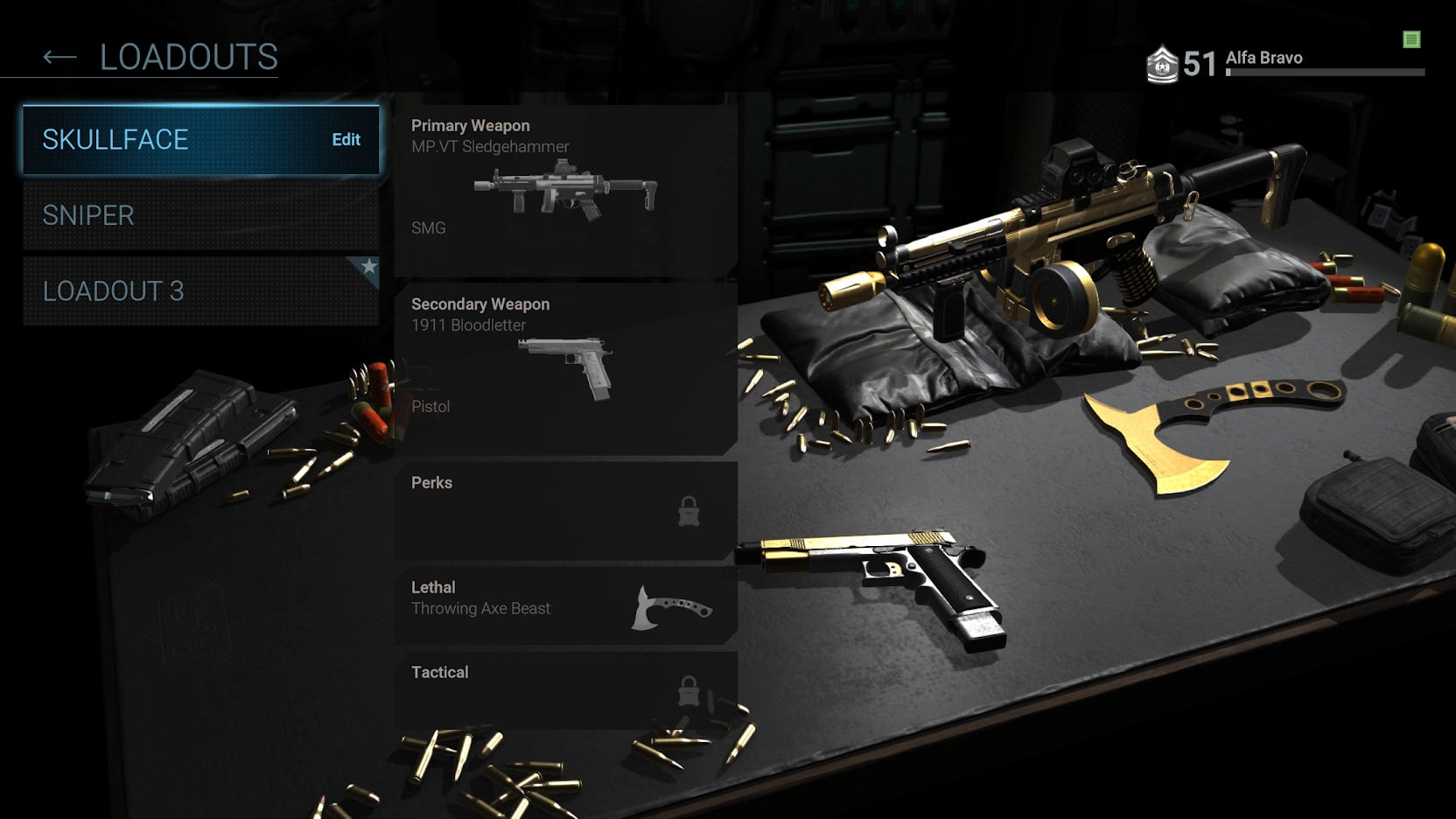Image resolution: width=1456 pixels, height=819 pixels.
Task: Open the Alfa Bravo player rank profile
Action: pos(1263,61)
